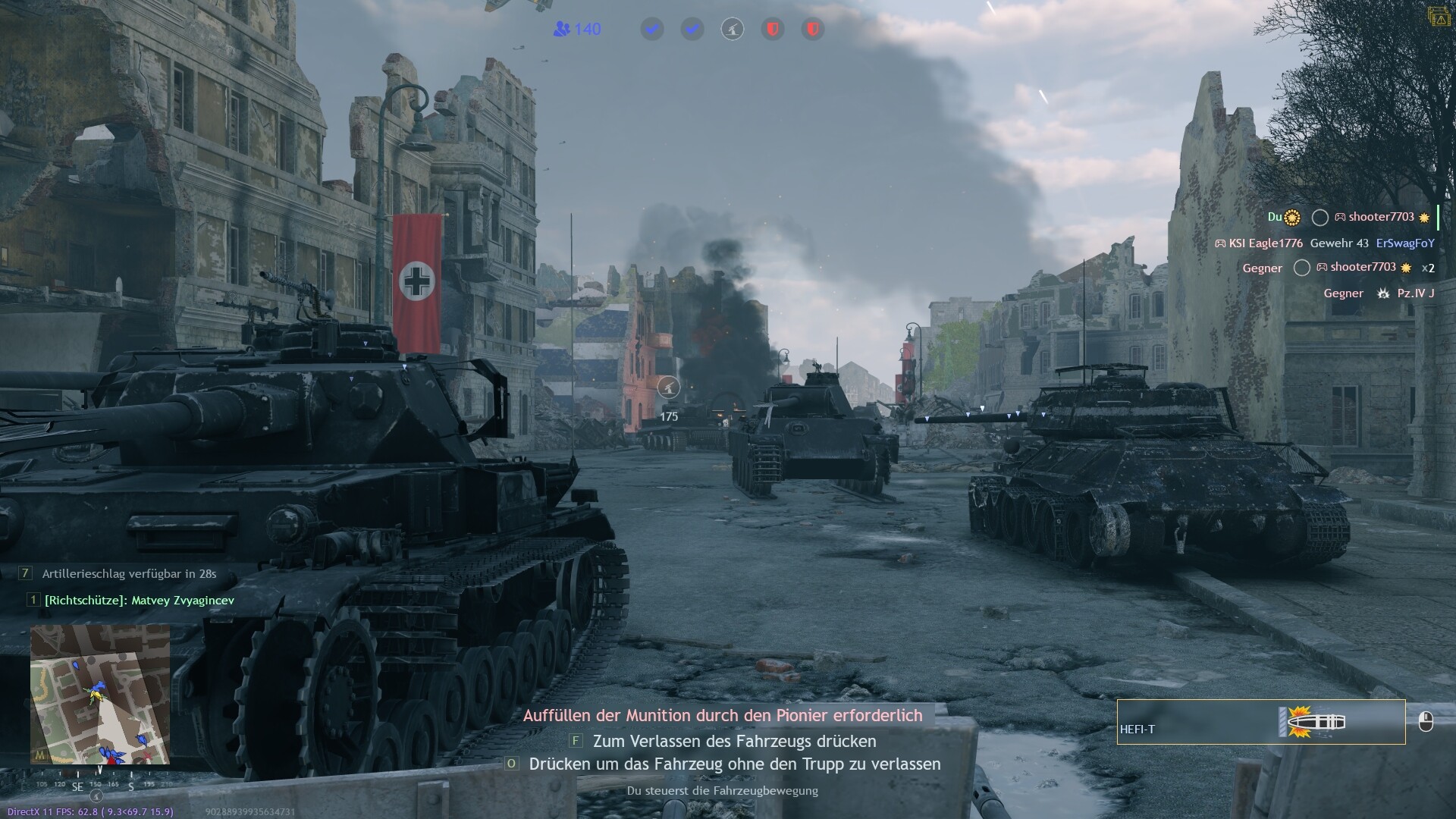
Task: Click the yellow warning icon in corner
Action: point(1439,17)
